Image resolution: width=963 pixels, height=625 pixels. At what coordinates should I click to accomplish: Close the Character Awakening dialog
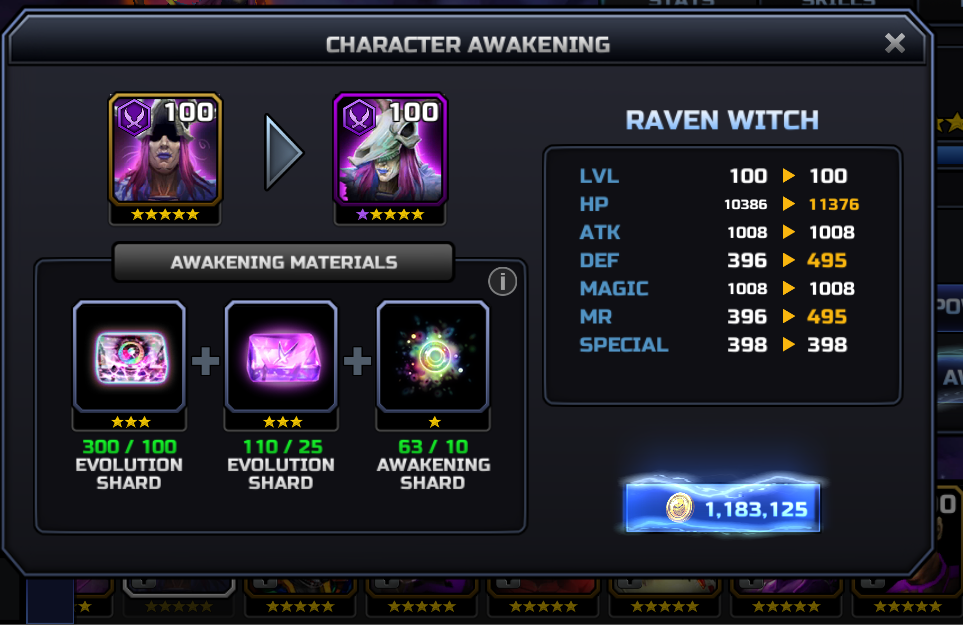tap(895, 43)
